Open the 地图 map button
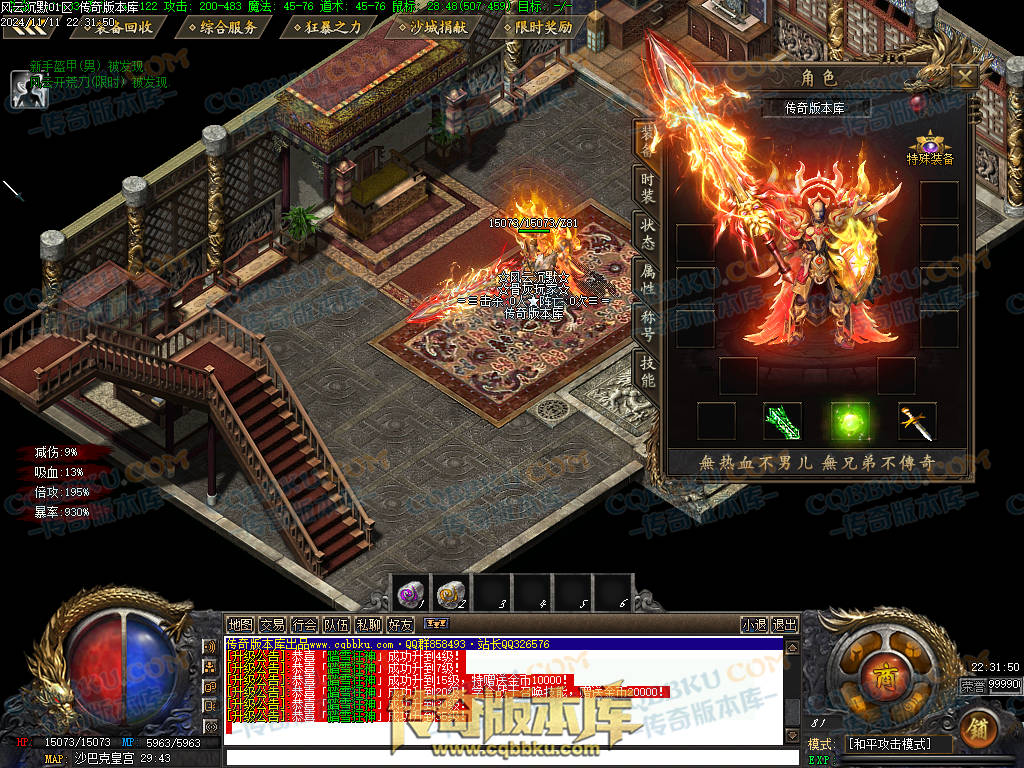The width and height of the screenshot is (1024, 768). tap(240, 625)
